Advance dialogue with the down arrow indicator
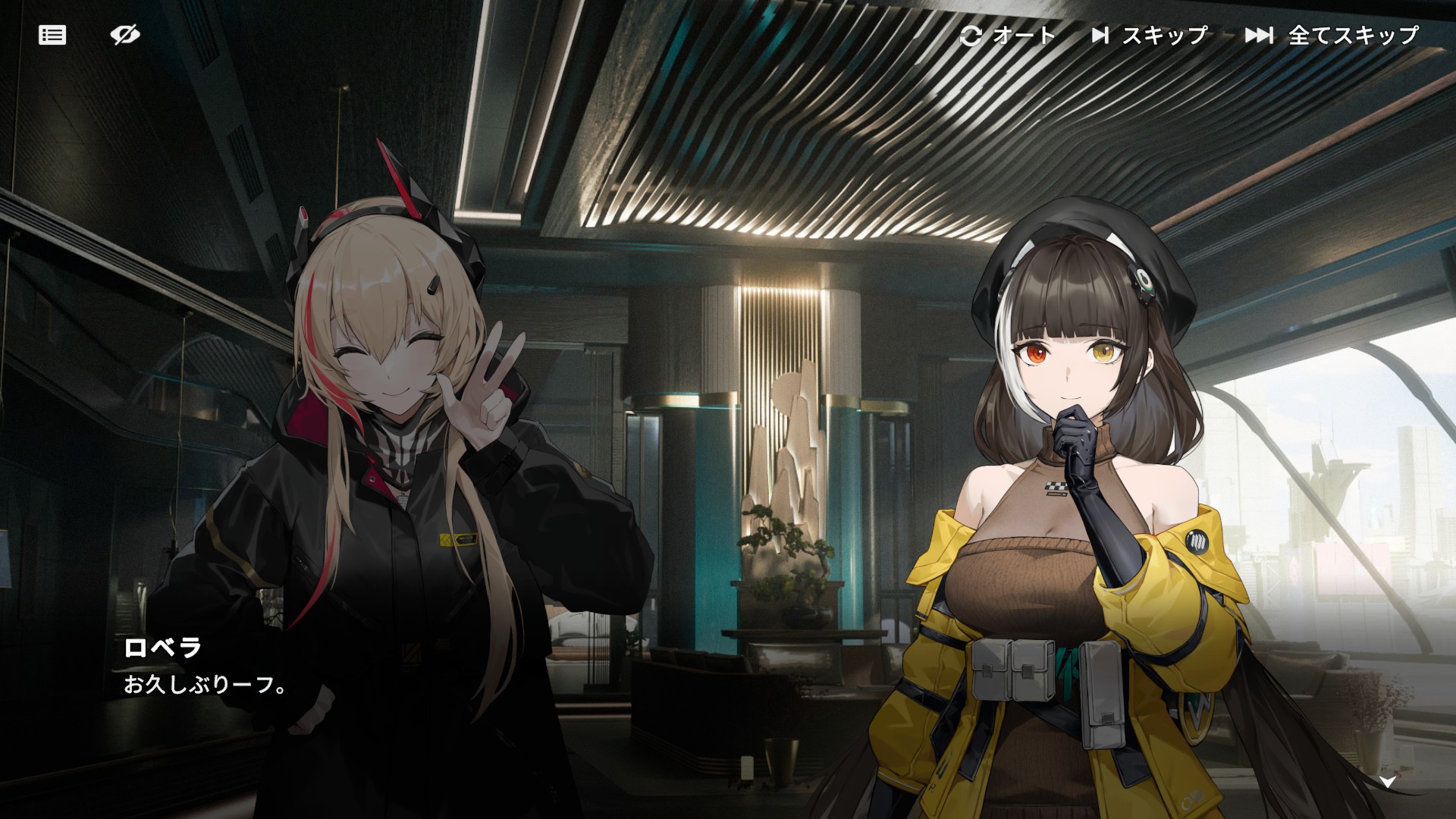Screen dimensions: 1456x819 pos(1387,783)
